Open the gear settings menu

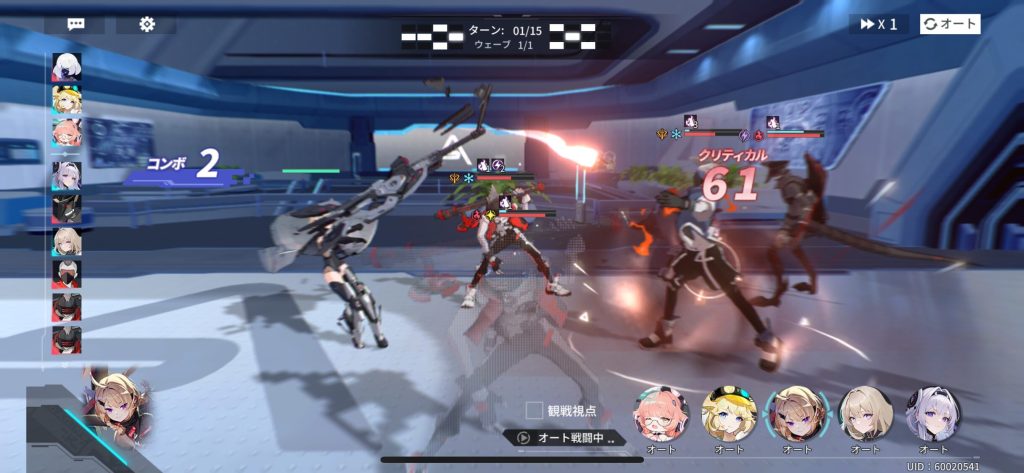point(147,24)
